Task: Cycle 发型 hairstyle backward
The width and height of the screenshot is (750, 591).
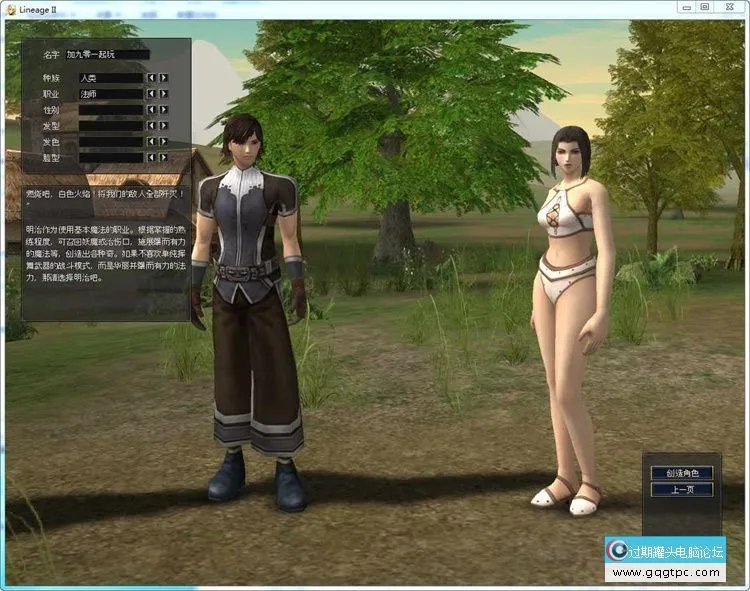Action: point(151,126)
